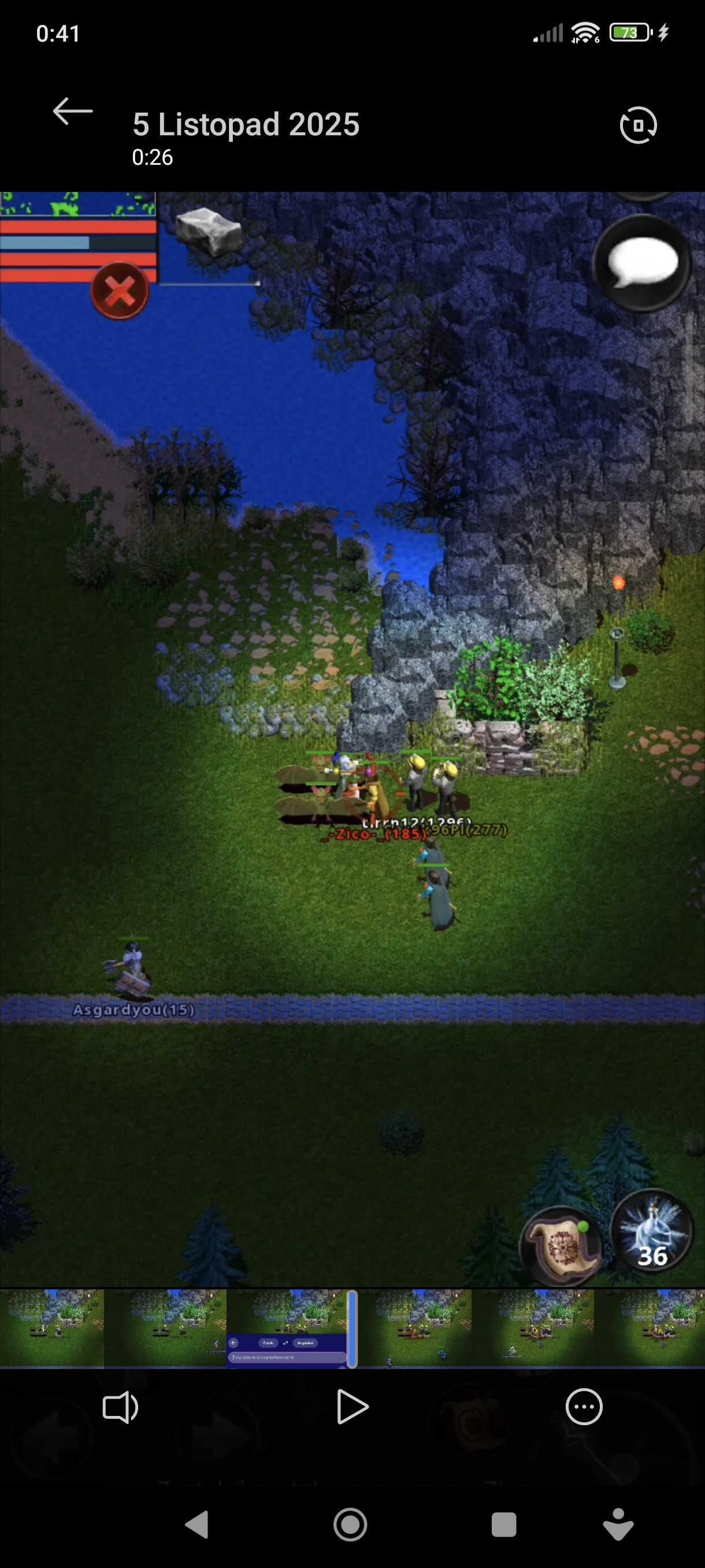Viewport: 705px width, 1568px height.
Task: Open the green minimap
Action: (77, 205)
